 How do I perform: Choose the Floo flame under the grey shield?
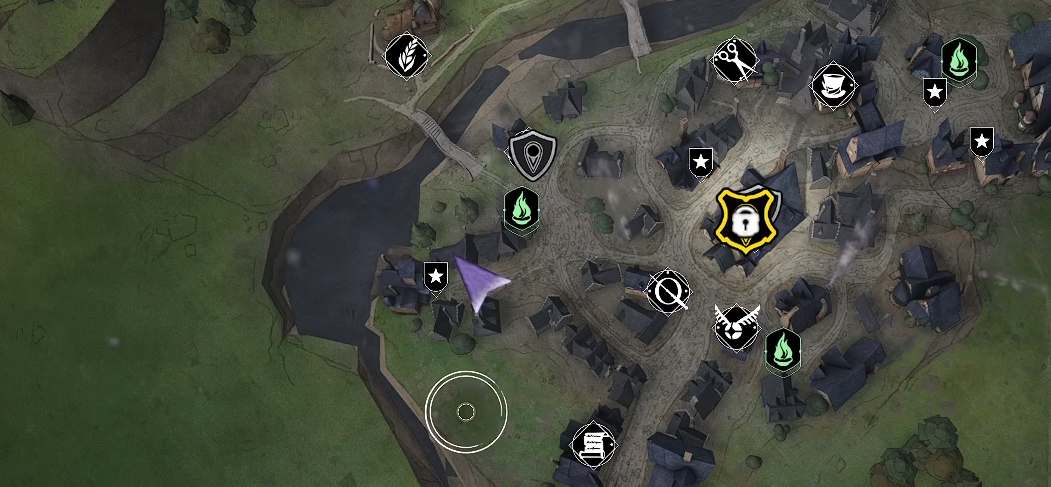click(522, 210)
